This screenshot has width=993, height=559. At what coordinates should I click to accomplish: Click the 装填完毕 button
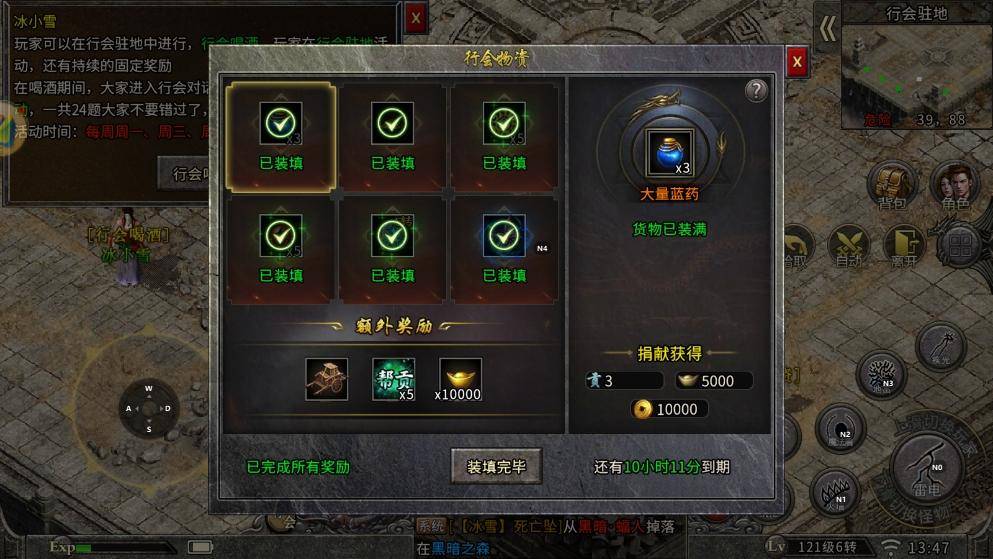tap(496, 466)
